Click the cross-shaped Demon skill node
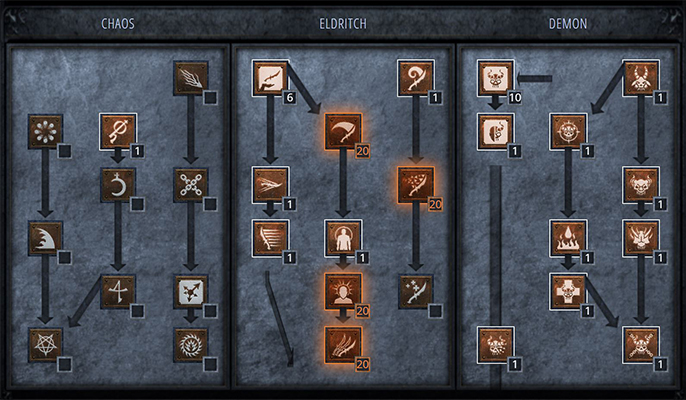The height and width of the screenshot is (400, 686). (568, 291)
